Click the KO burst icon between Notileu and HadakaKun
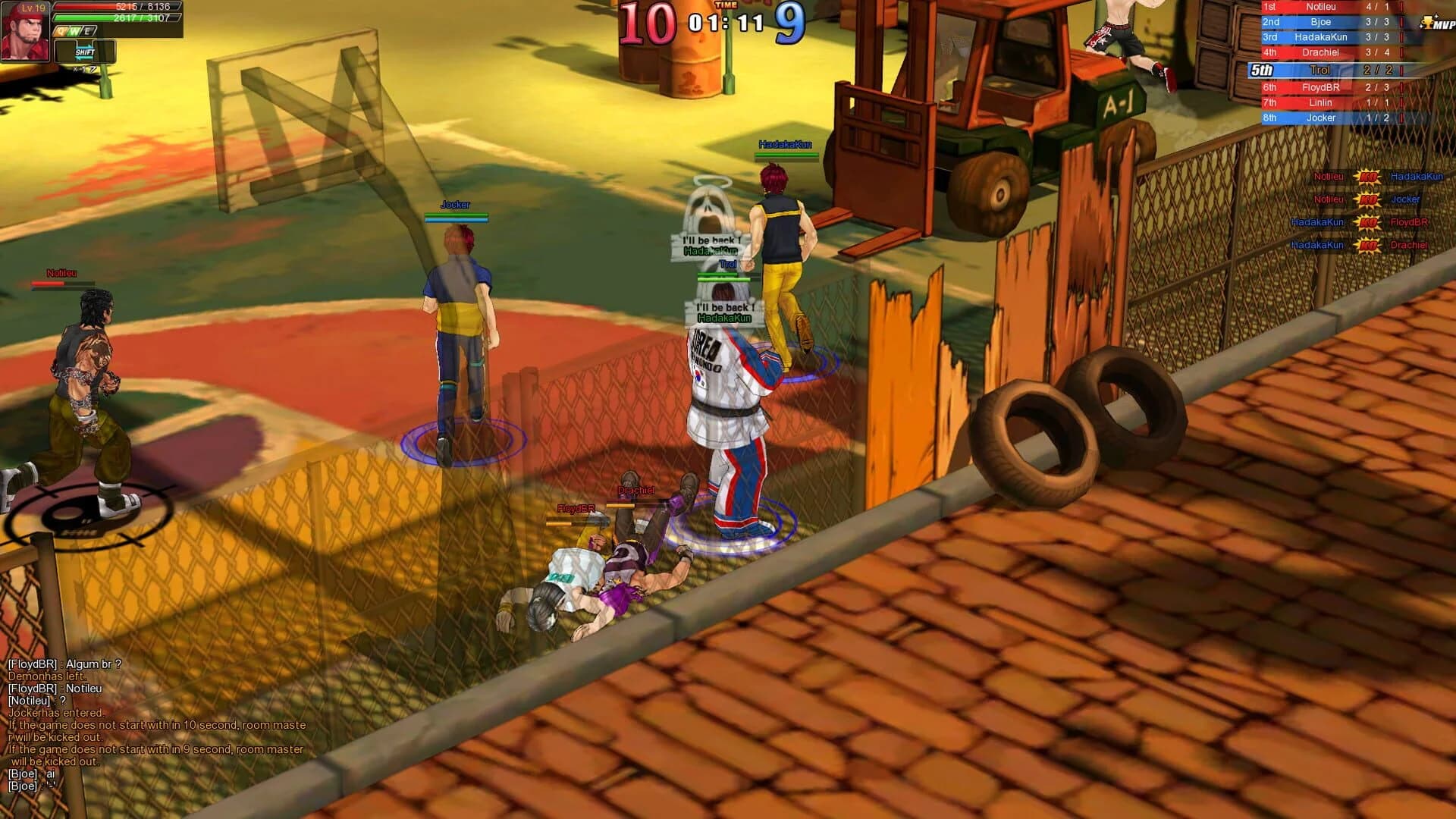1456x819 pixels. click(x=1368, y=177)
